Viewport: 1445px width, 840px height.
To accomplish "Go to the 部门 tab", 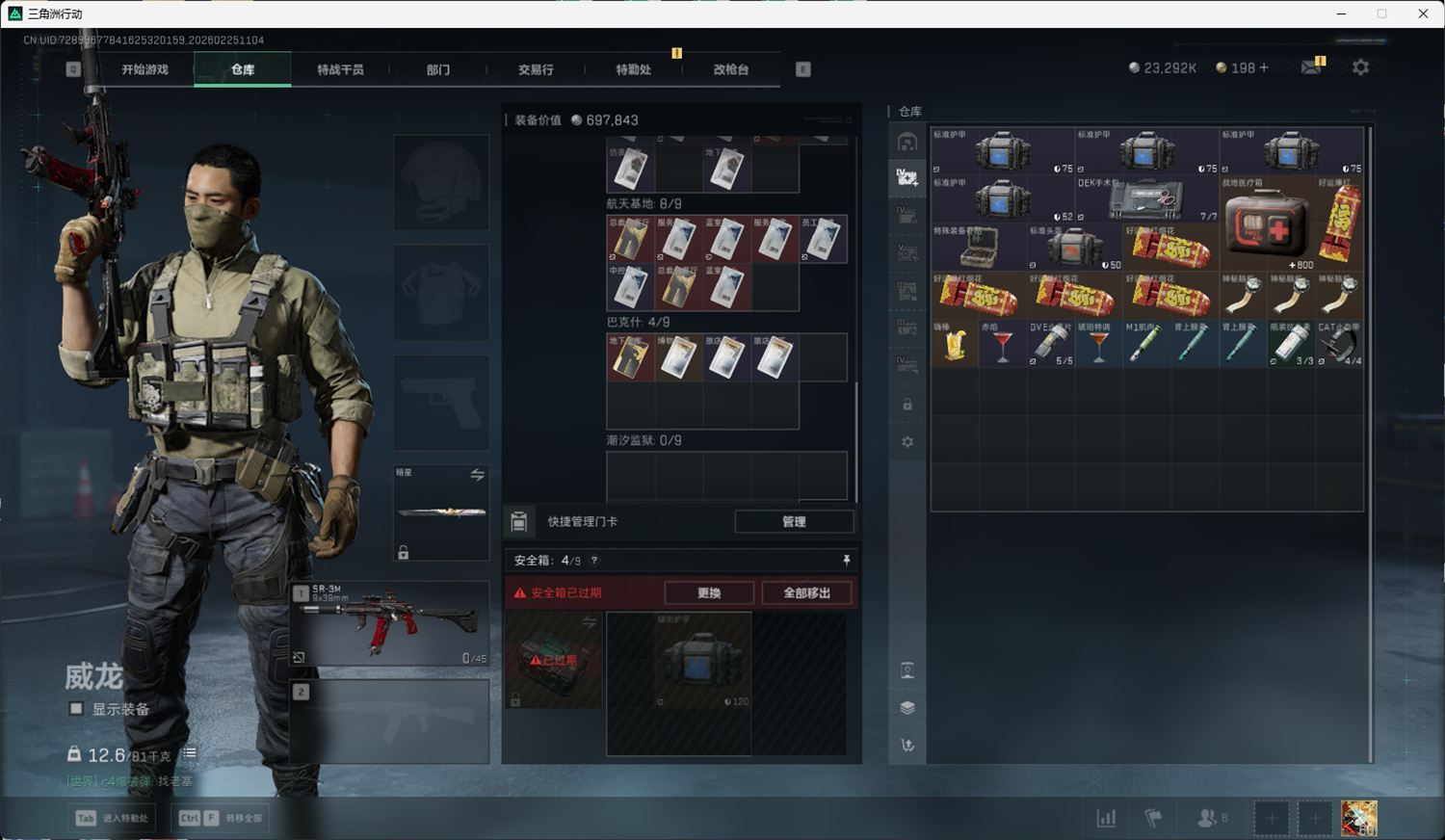I will click(x=438, y=69).
